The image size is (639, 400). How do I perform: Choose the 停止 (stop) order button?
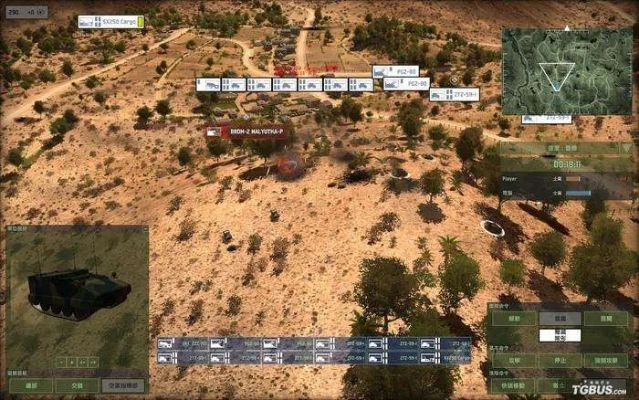coord(559,360)
